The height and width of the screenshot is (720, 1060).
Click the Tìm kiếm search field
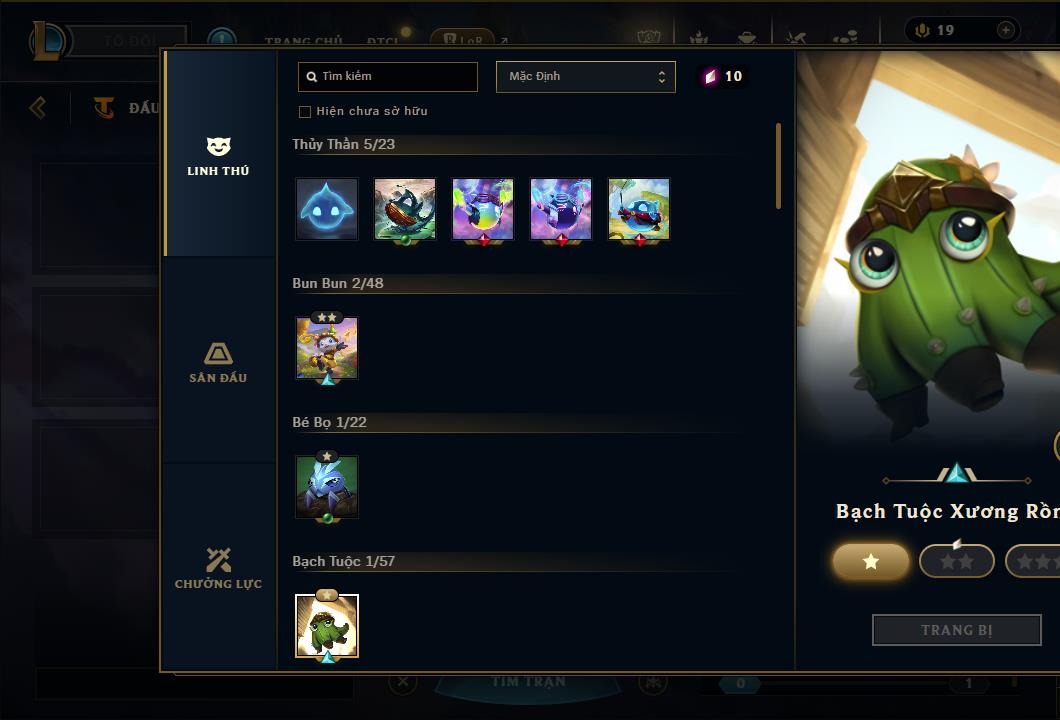(x=388, y=77)
